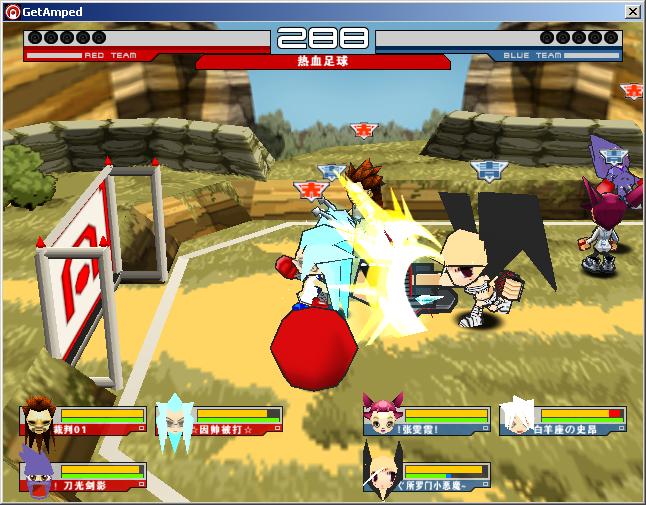Select black-eared player 所罗门小恶魔 panel
This screenshot has height=505, width=646.
pos(427,477)
